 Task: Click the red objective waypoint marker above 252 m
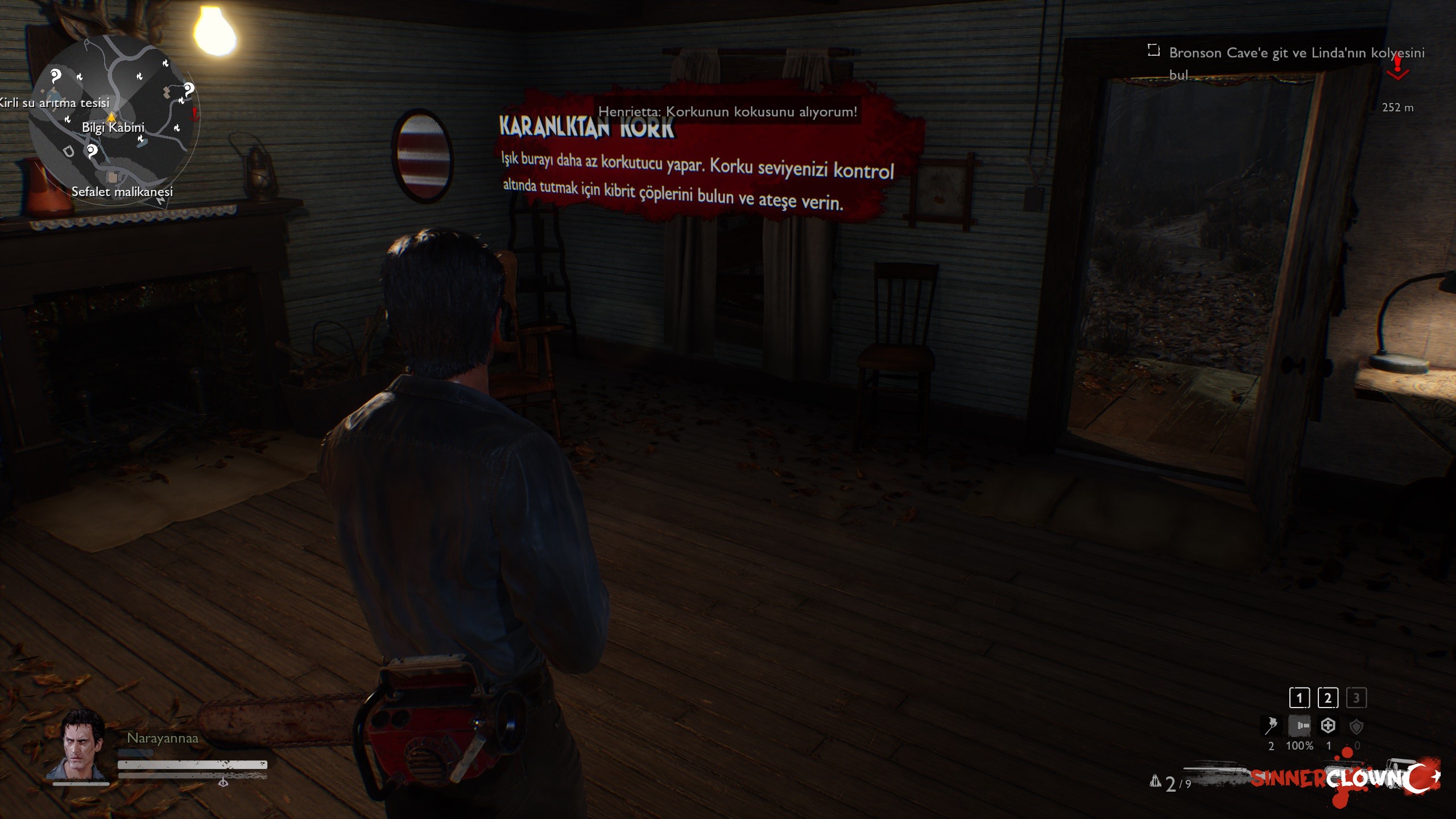click(1397, 68)
